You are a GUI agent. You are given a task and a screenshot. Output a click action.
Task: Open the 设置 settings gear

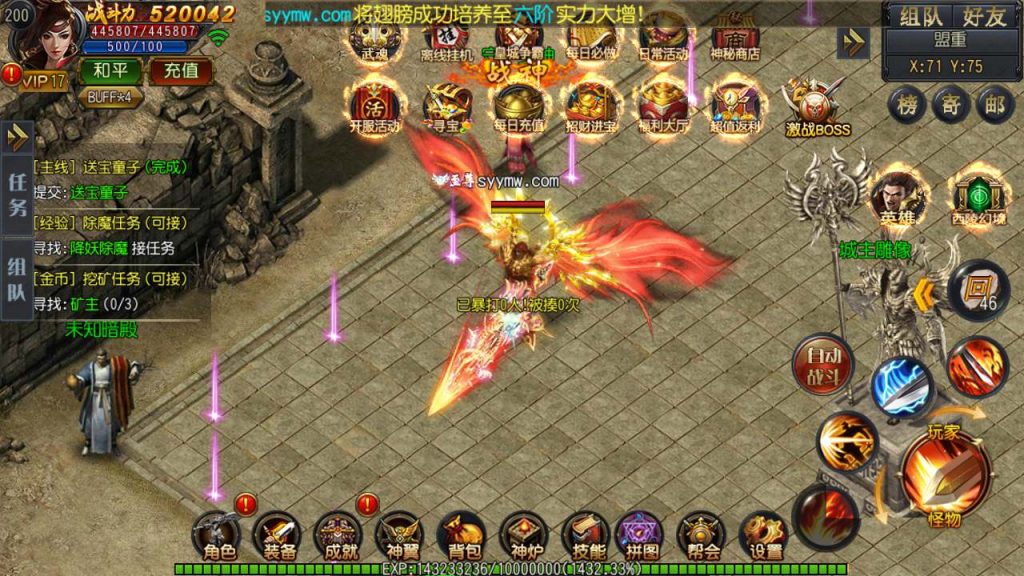(765, 537)
